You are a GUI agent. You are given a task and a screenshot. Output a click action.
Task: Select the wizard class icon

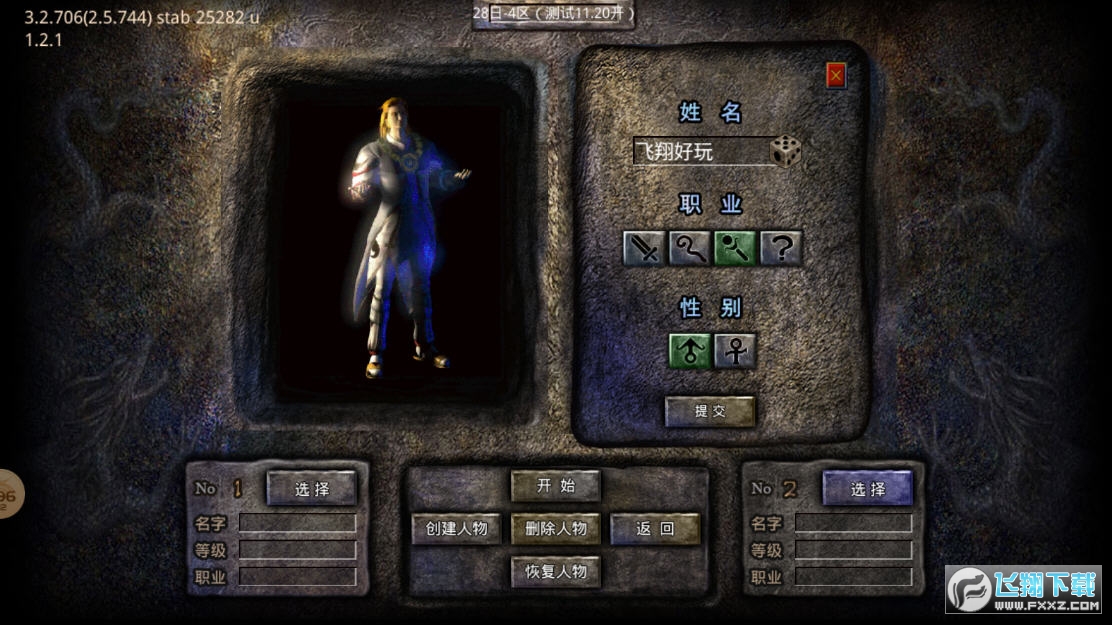click(690, 248)
